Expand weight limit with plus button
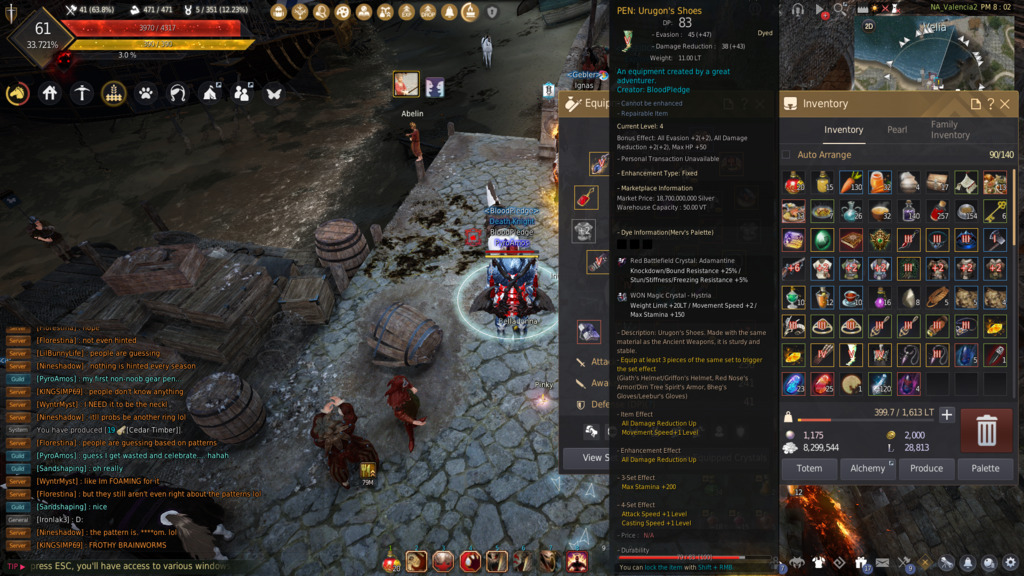The height and width of the screenshot is (576, 1024). pyautogui.click(x=947, y=414)
